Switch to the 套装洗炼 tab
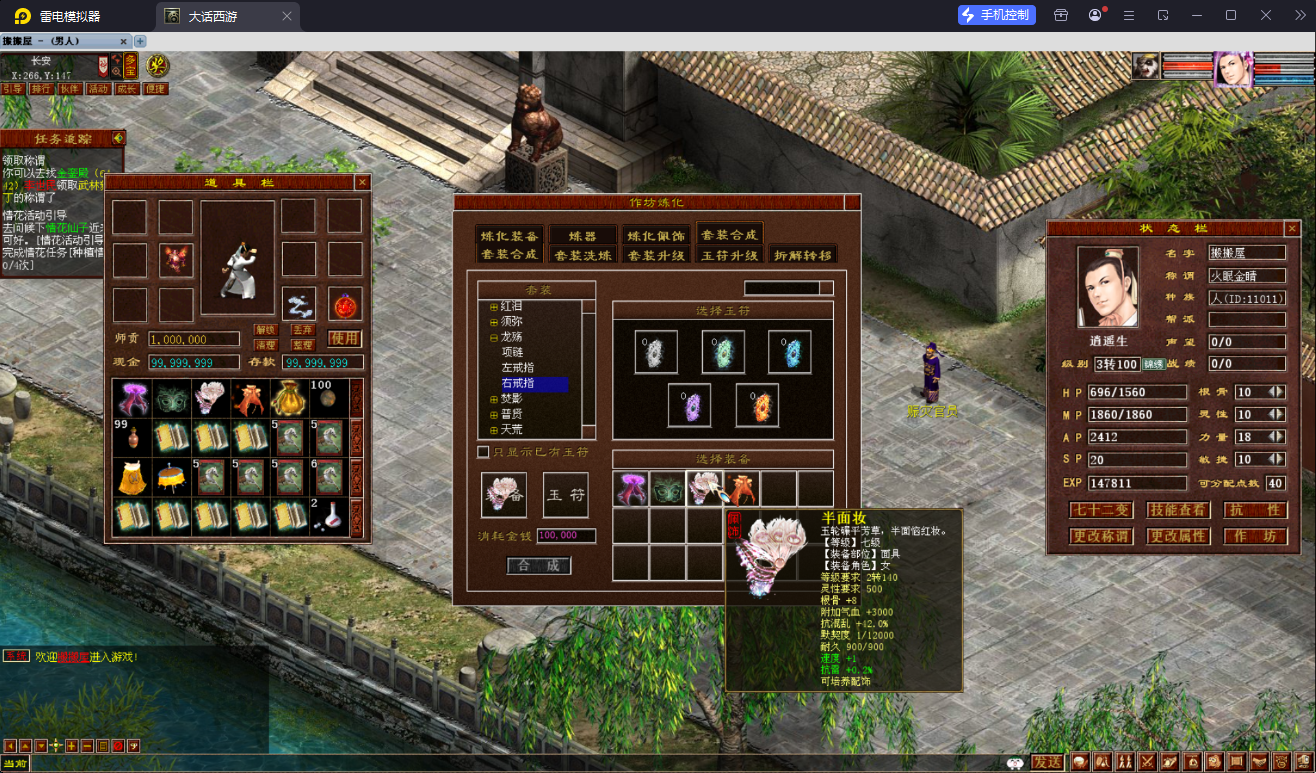The image size is (1316, 773). click(x=582, y=255)
